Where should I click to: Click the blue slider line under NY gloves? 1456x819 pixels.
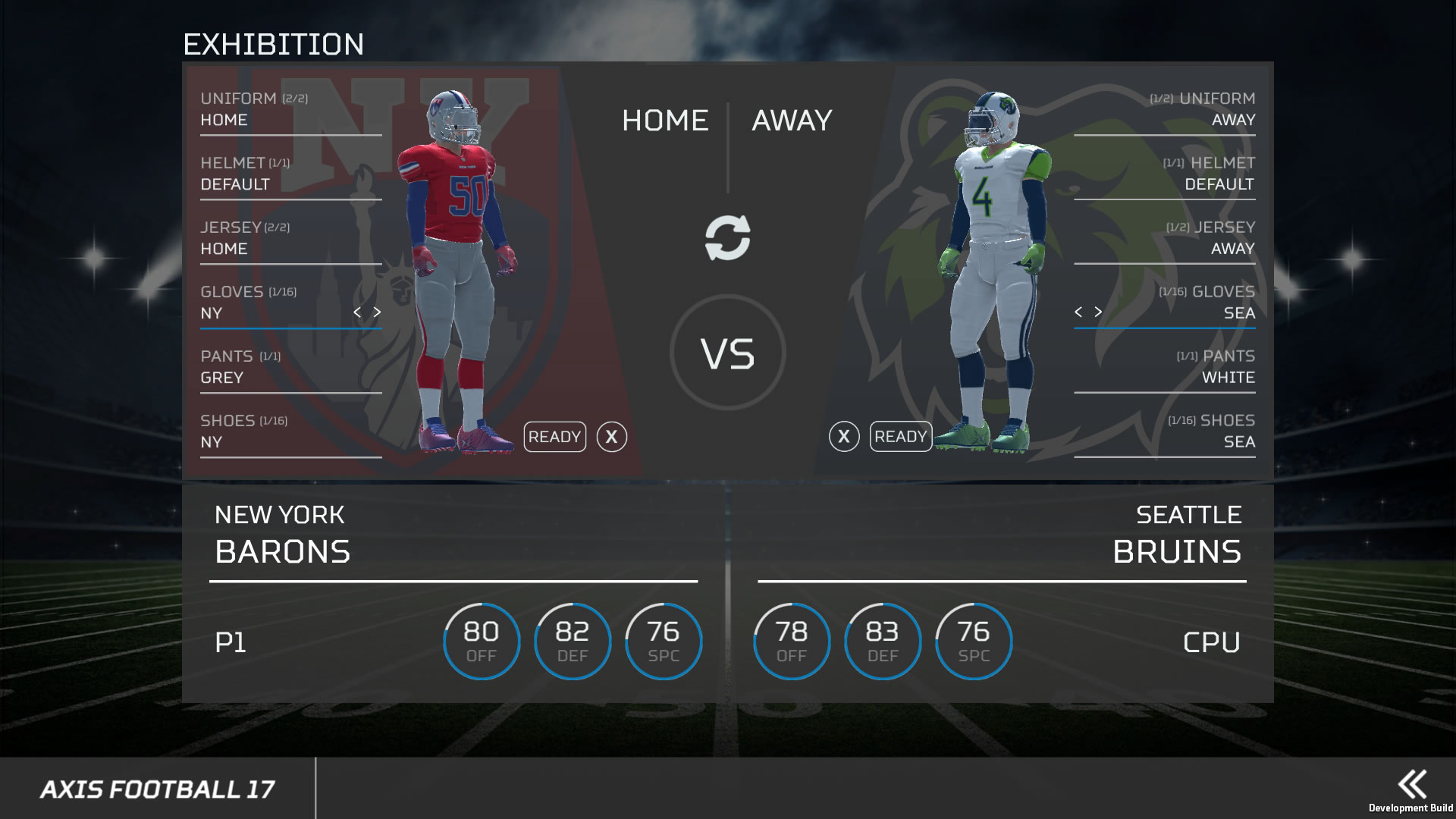(290, 328)
